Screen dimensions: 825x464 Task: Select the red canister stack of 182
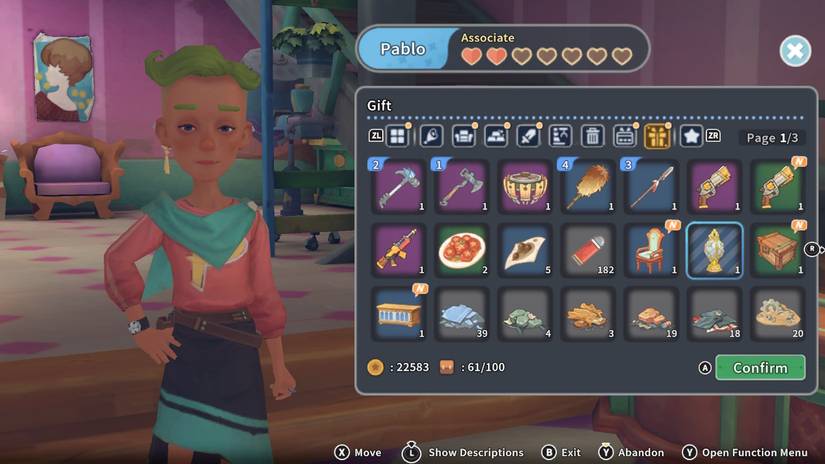click(x=588, y=250)
